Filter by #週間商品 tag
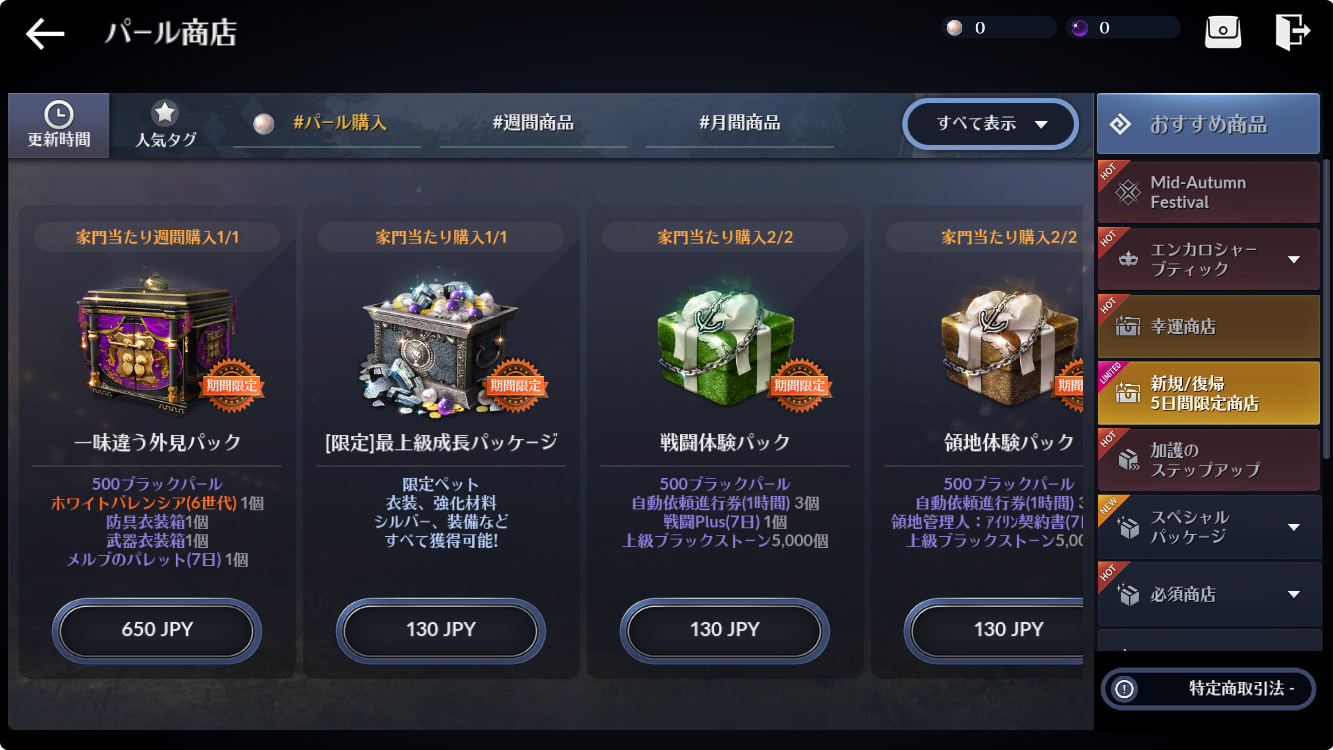 (533, 124)
